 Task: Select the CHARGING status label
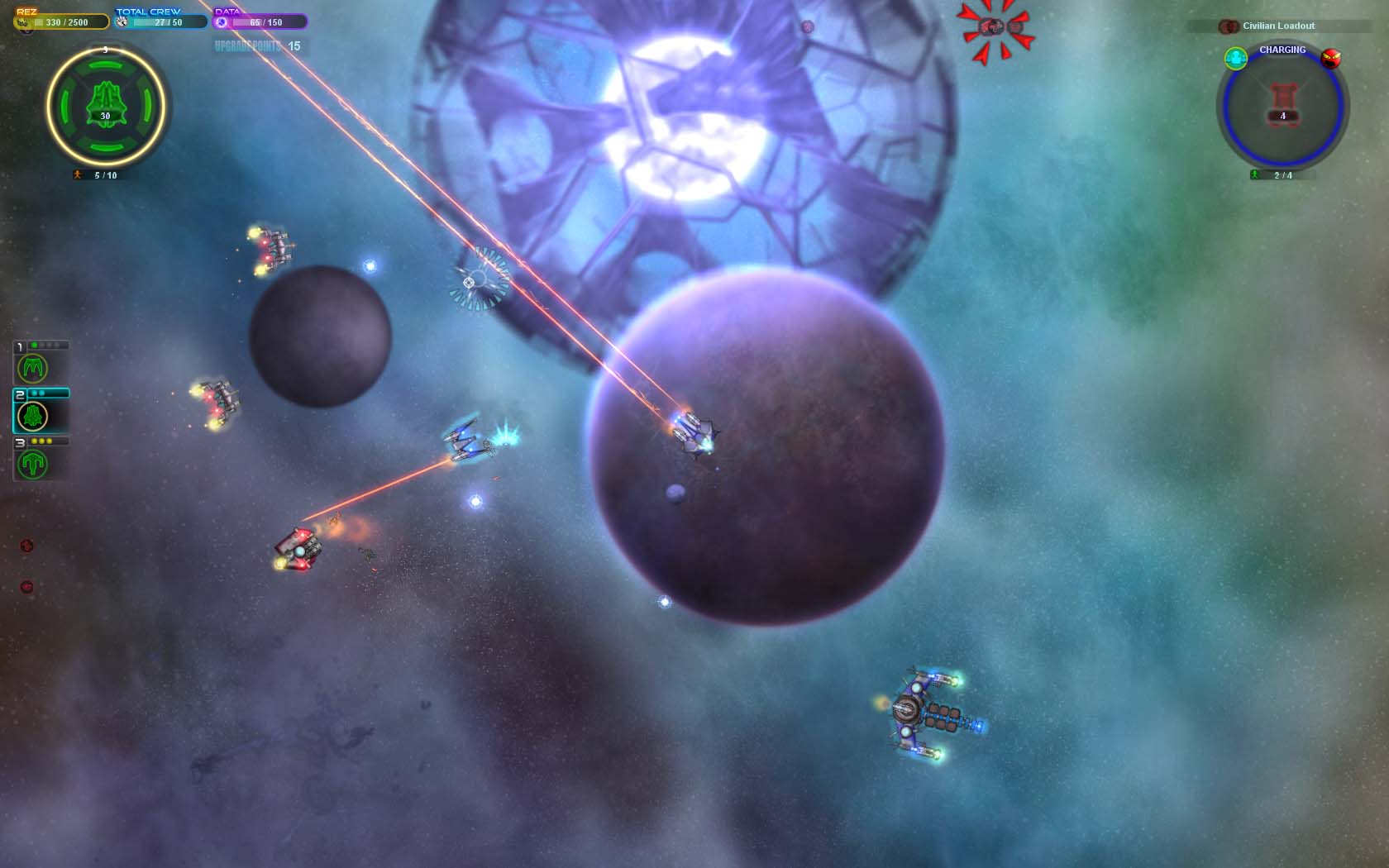point(1282,50)
